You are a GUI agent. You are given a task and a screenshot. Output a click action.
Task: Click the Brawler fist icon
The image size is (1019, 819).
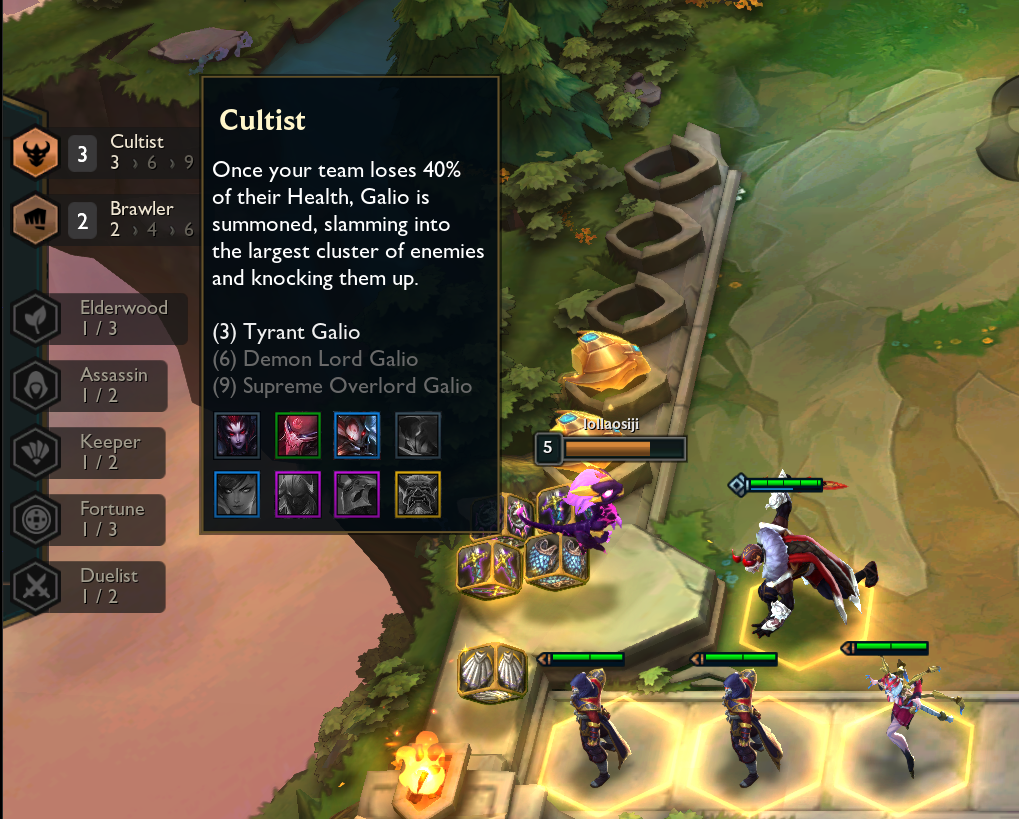35,219
